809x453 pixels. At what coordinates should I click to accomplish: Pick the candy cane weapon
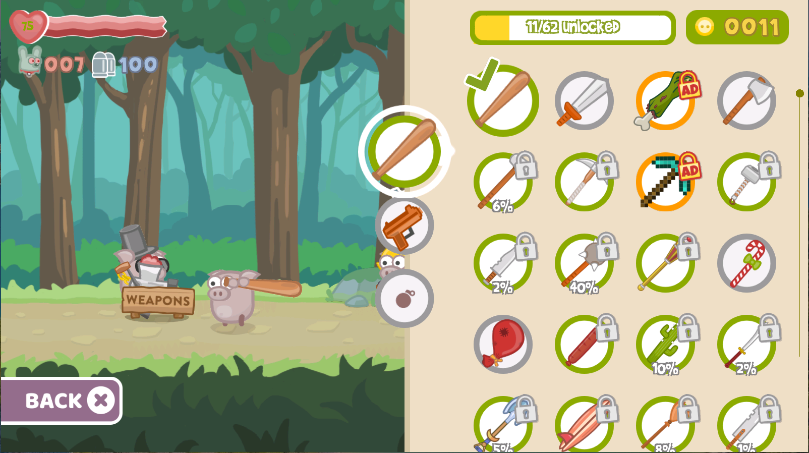click(746, 263)
